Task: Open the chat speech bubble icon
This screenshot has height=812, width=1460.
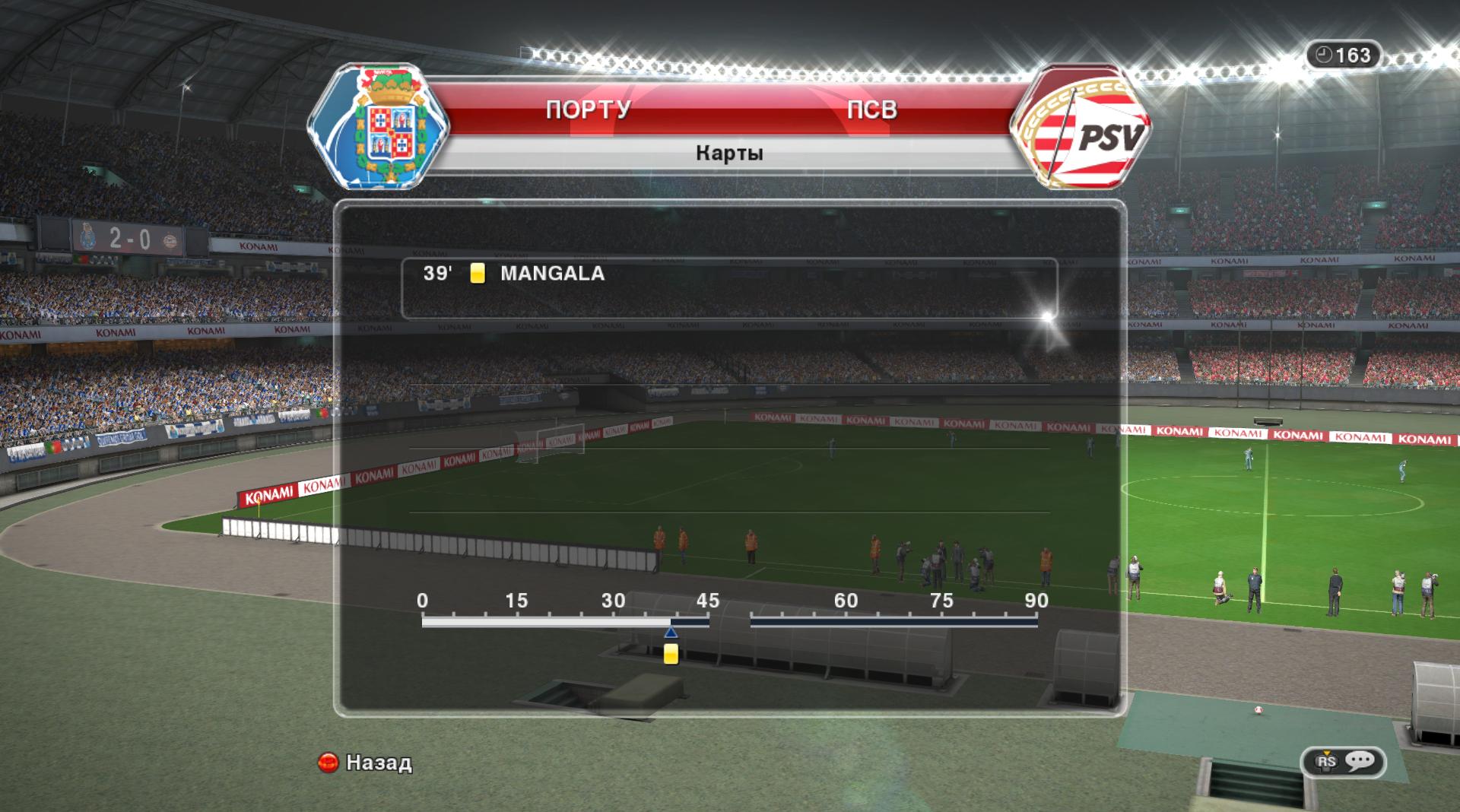Action: point(1359,761)
